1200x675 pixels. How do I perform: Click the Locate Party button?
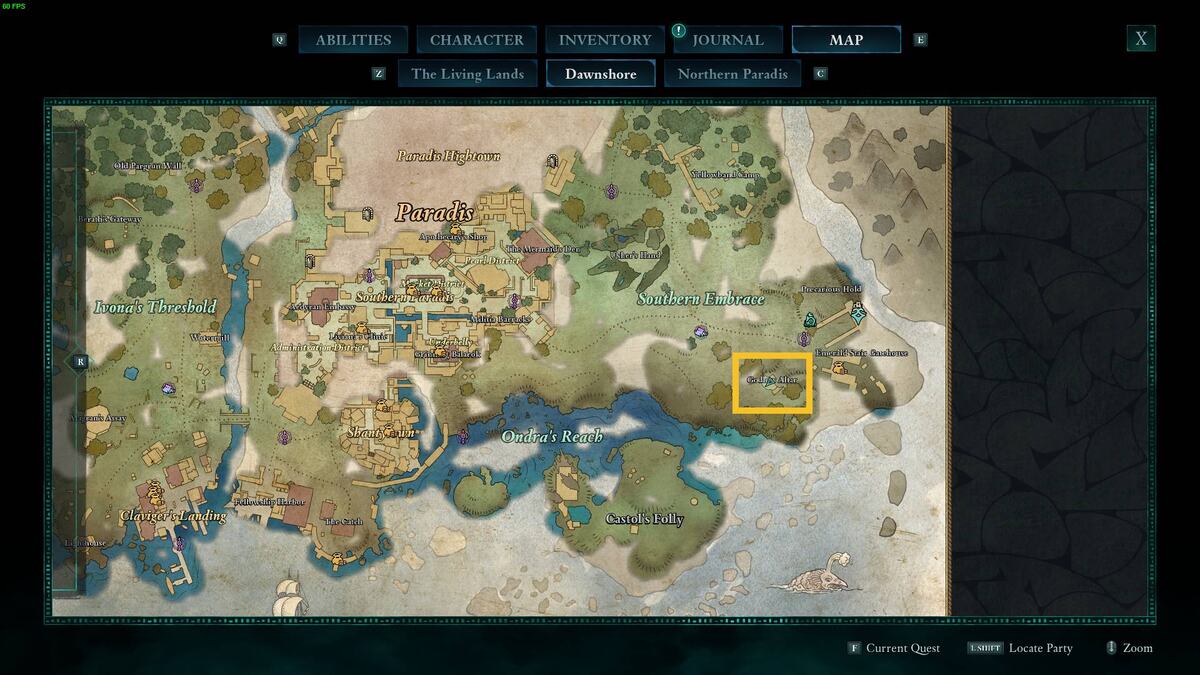pos(1021,648)
